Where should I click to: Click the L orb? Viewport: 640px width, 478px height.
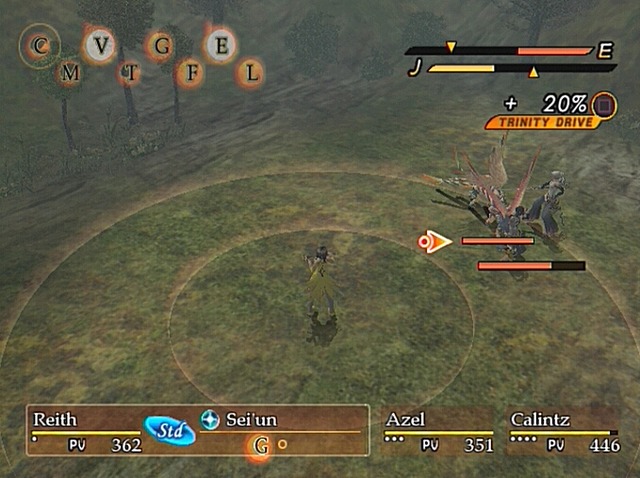click(251, 72)
